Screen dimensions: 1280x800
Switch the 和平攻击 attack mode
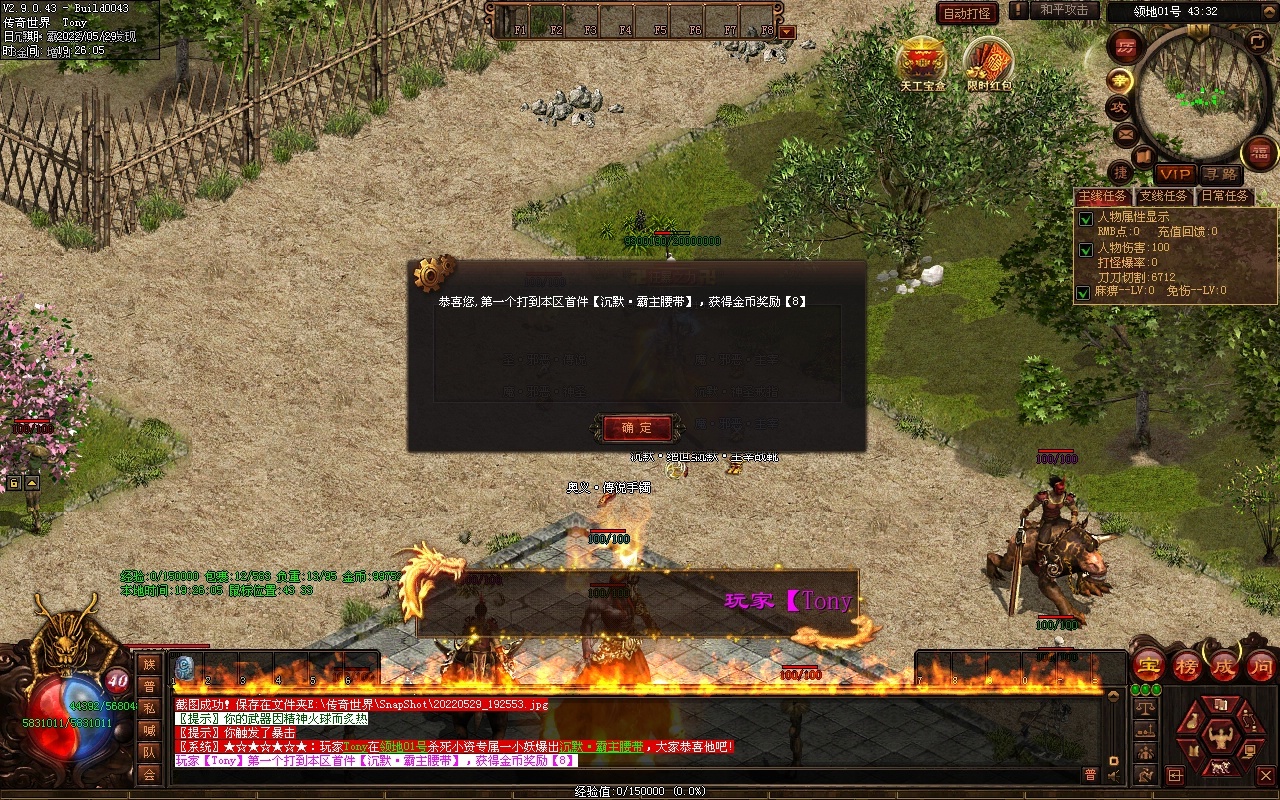pyautogui.click(x=1063, y=10)
